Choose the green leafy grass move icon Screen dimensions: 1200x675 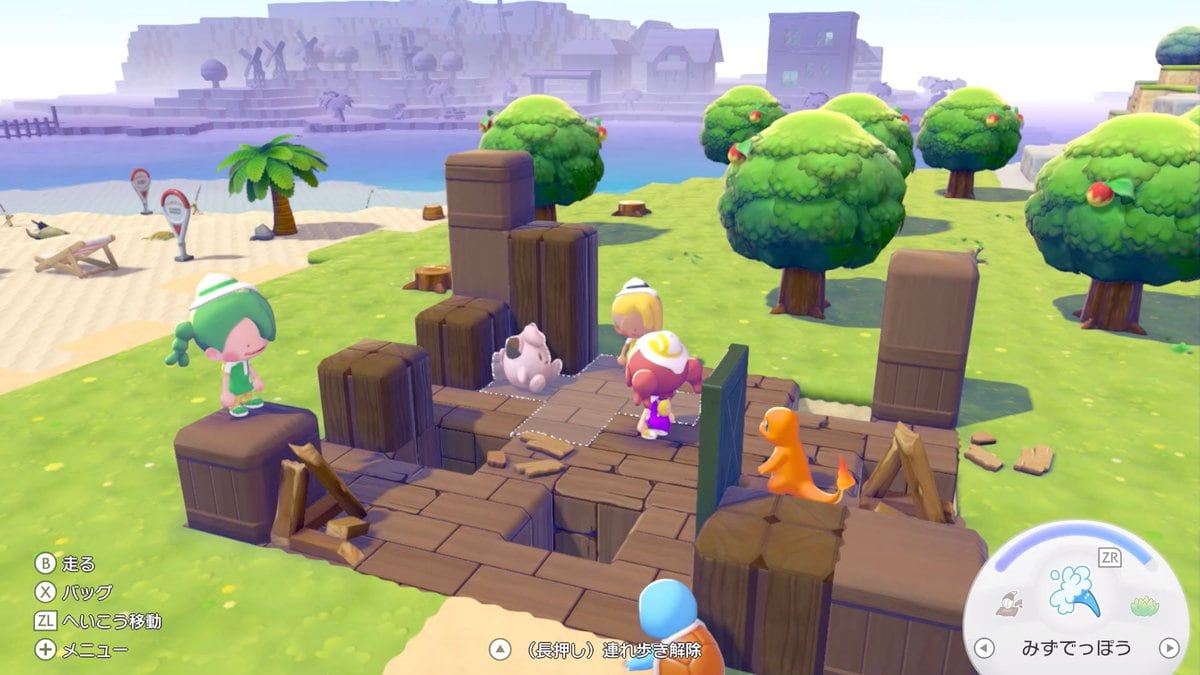click(x=1143, y=605)
